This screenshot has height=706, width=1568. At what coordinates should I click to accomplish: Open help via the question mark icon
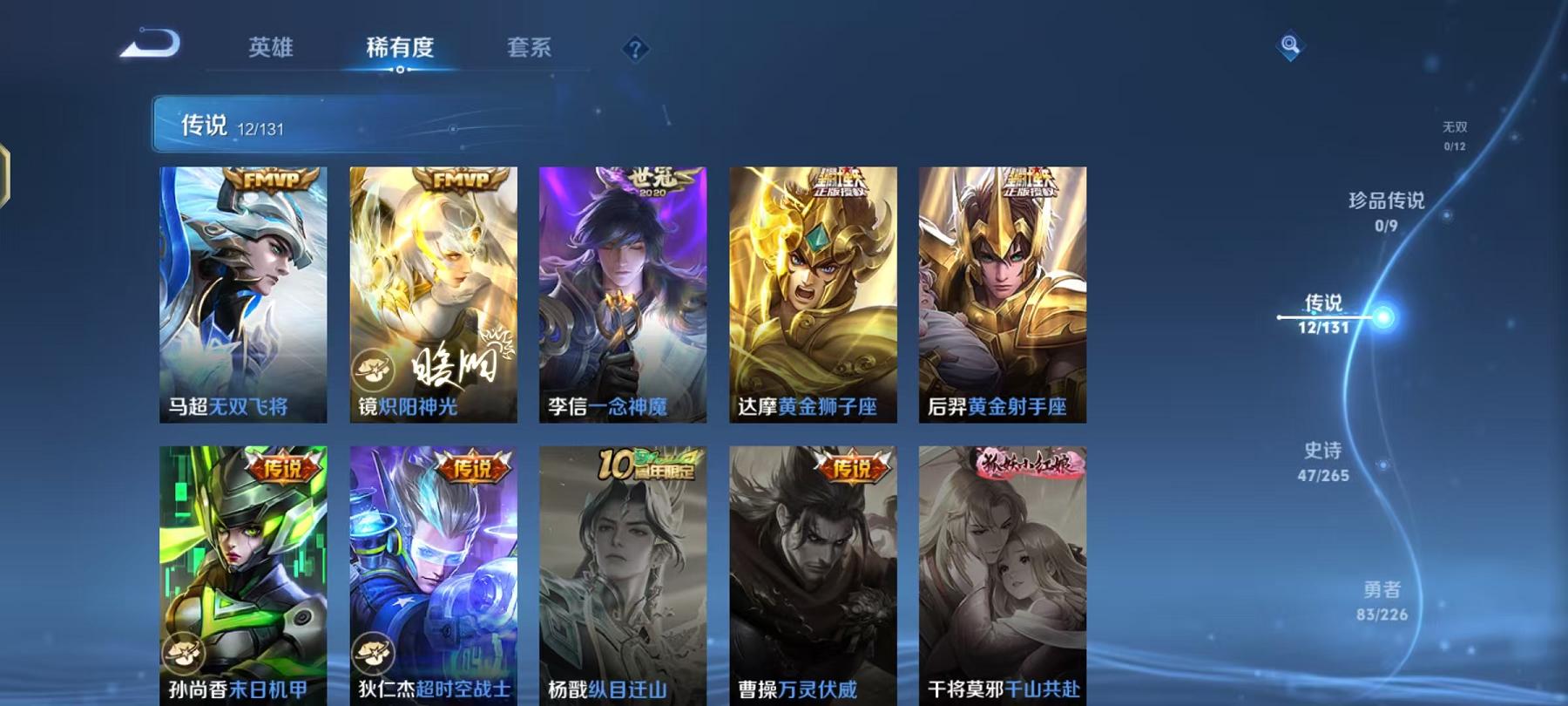coord(635,50)
